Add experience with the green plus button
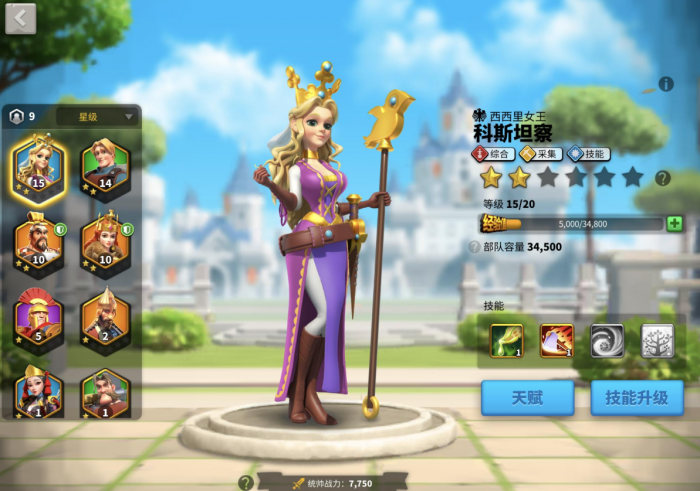Viewport: 700px width, 491px height. click(x=675, y=223)
